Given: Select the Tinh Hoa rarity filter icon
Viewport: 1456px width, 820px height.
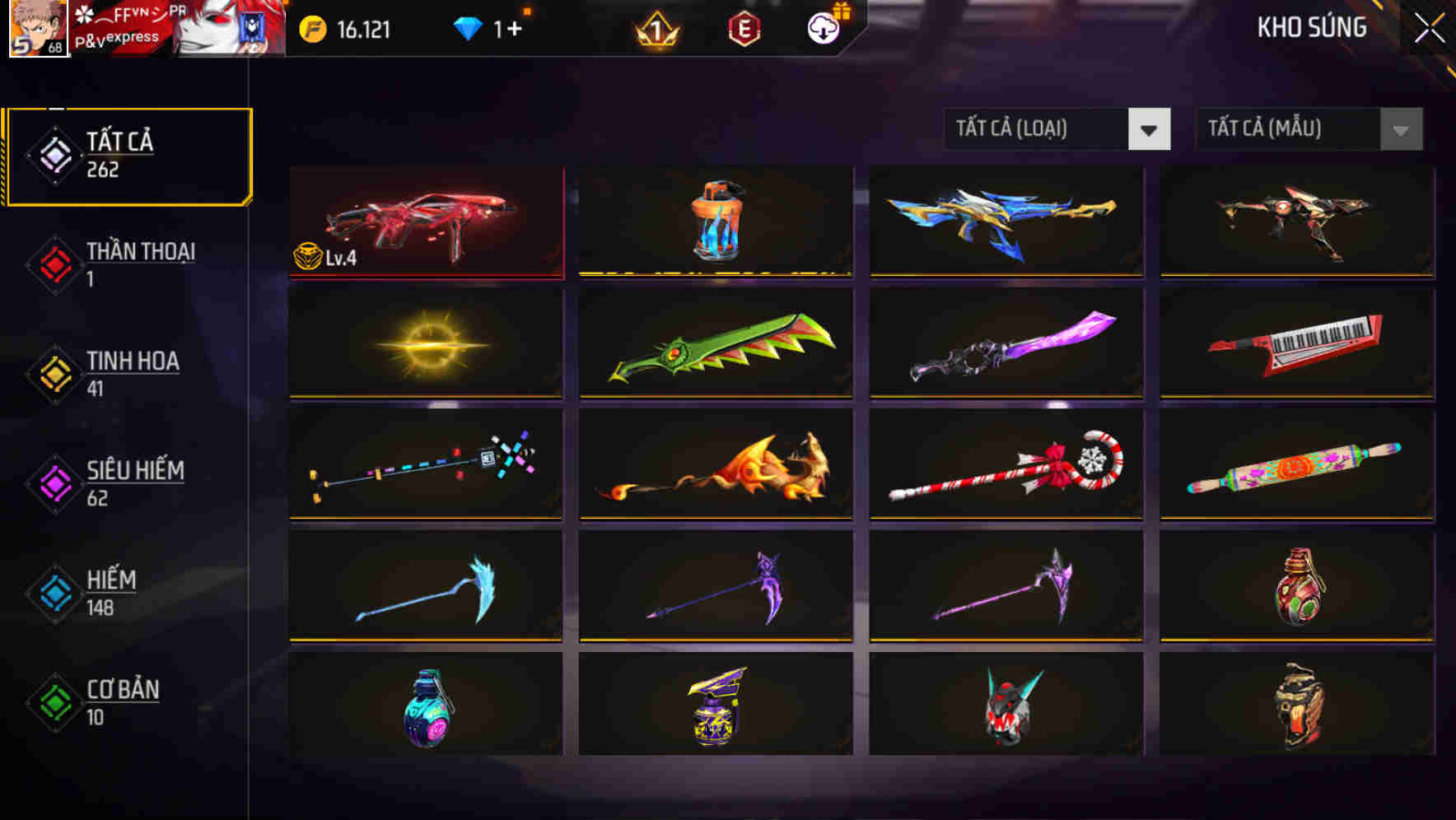Looking at the screenshot, I should point(54,372).
